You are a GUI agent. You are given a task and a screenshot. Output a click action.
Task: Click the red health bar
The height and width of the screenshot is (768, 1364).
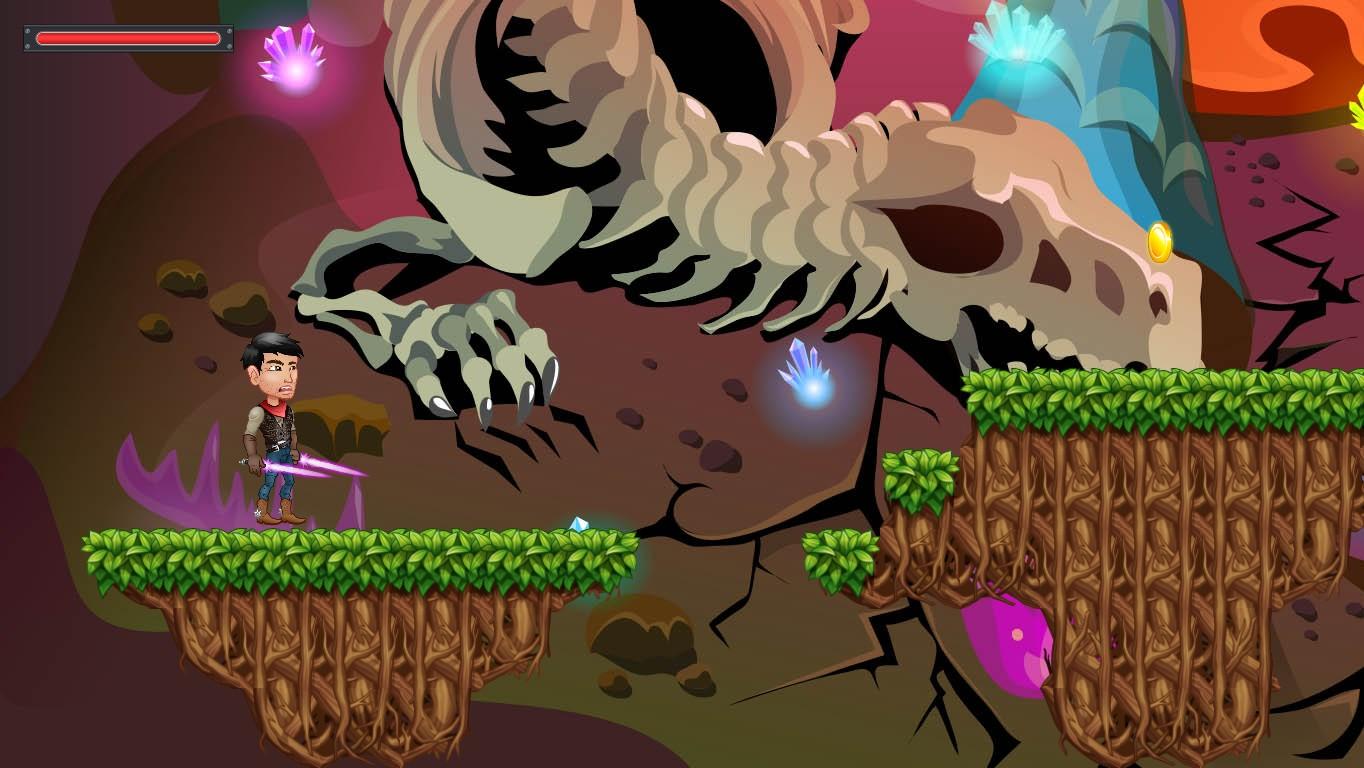(127, 38)
